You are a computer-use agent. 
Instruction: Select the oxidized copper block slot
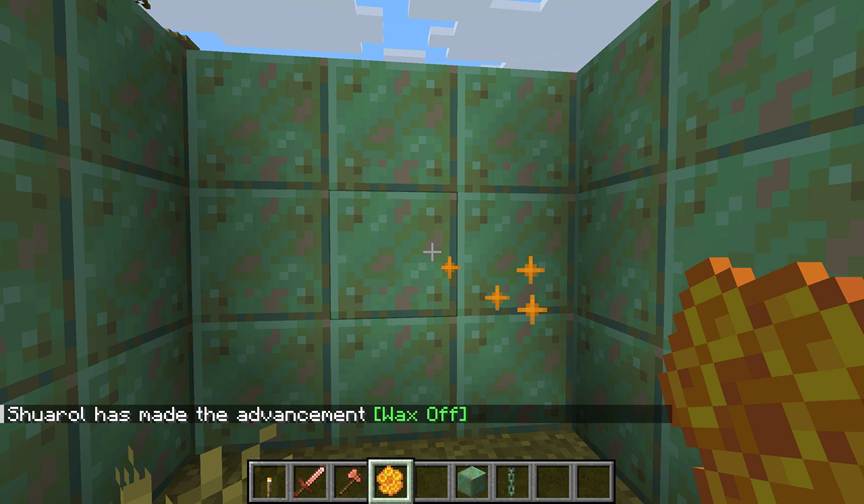(472, 479)
